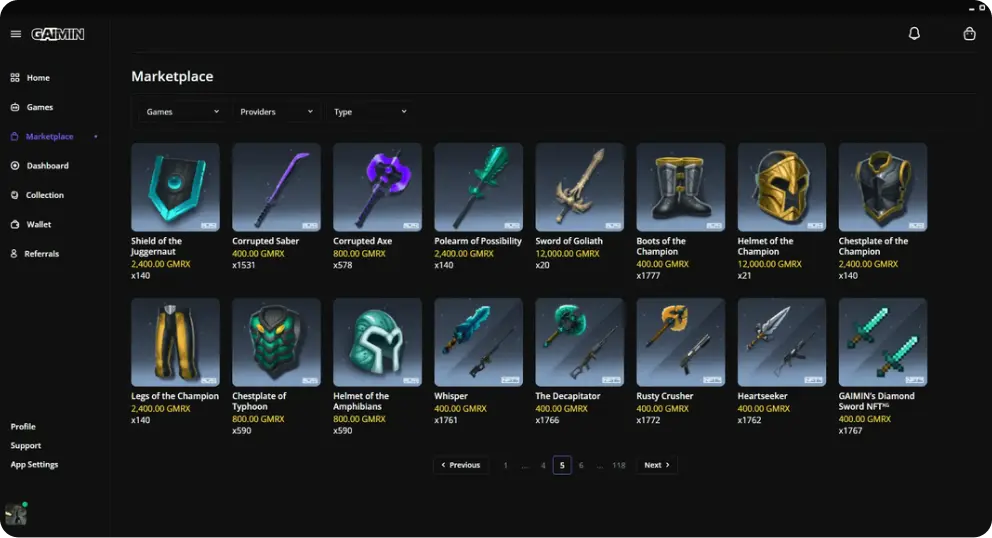Go to the Games section
The image size is (992, 538).
tap(39, 107)
